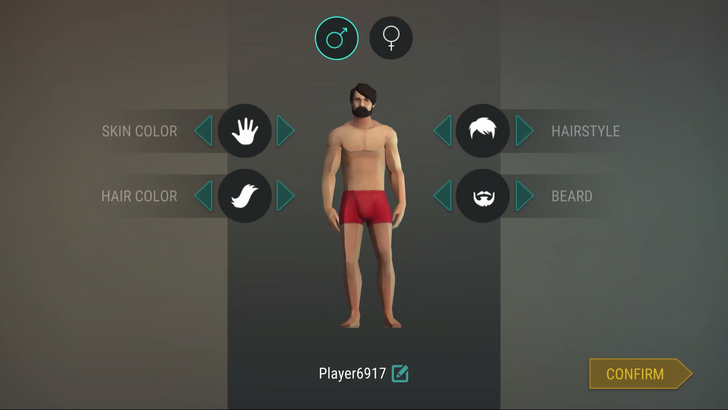This screenshot has height=410, width=728.
Task: Click next arrow for skin color
Action: [x=286, y=131]
